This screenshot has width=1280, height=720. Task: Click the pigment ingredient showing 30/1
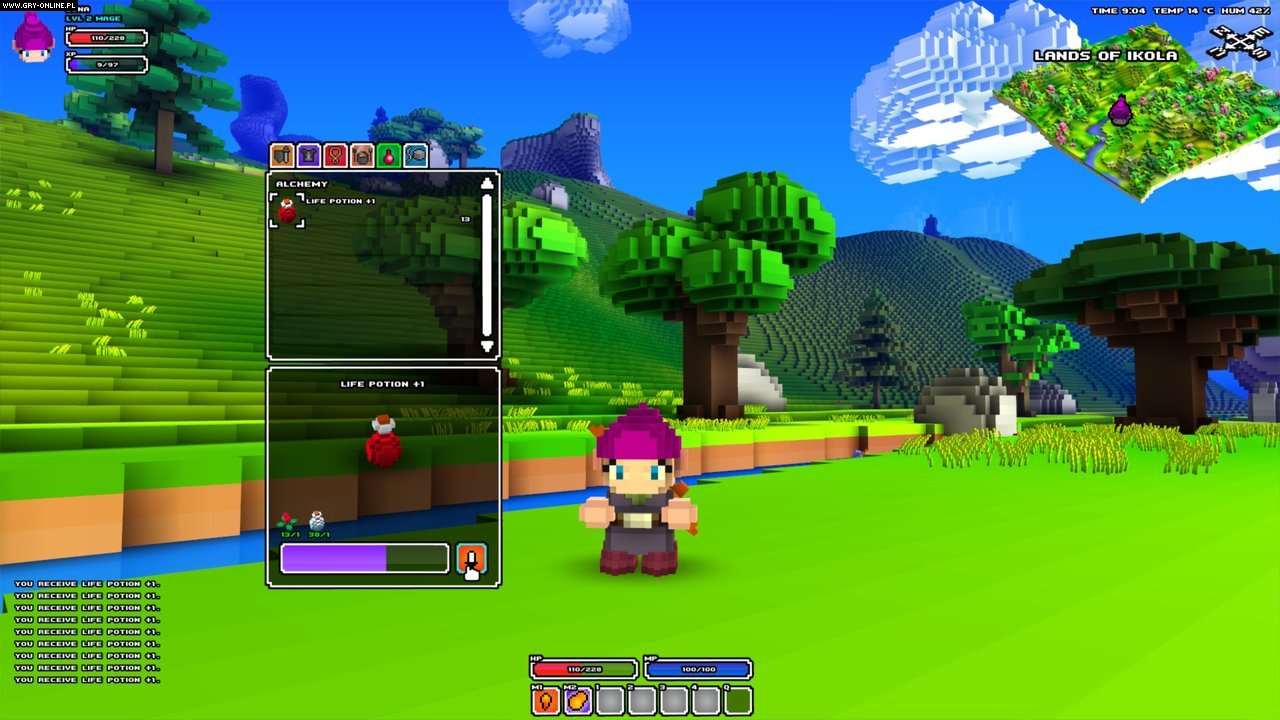316,518
